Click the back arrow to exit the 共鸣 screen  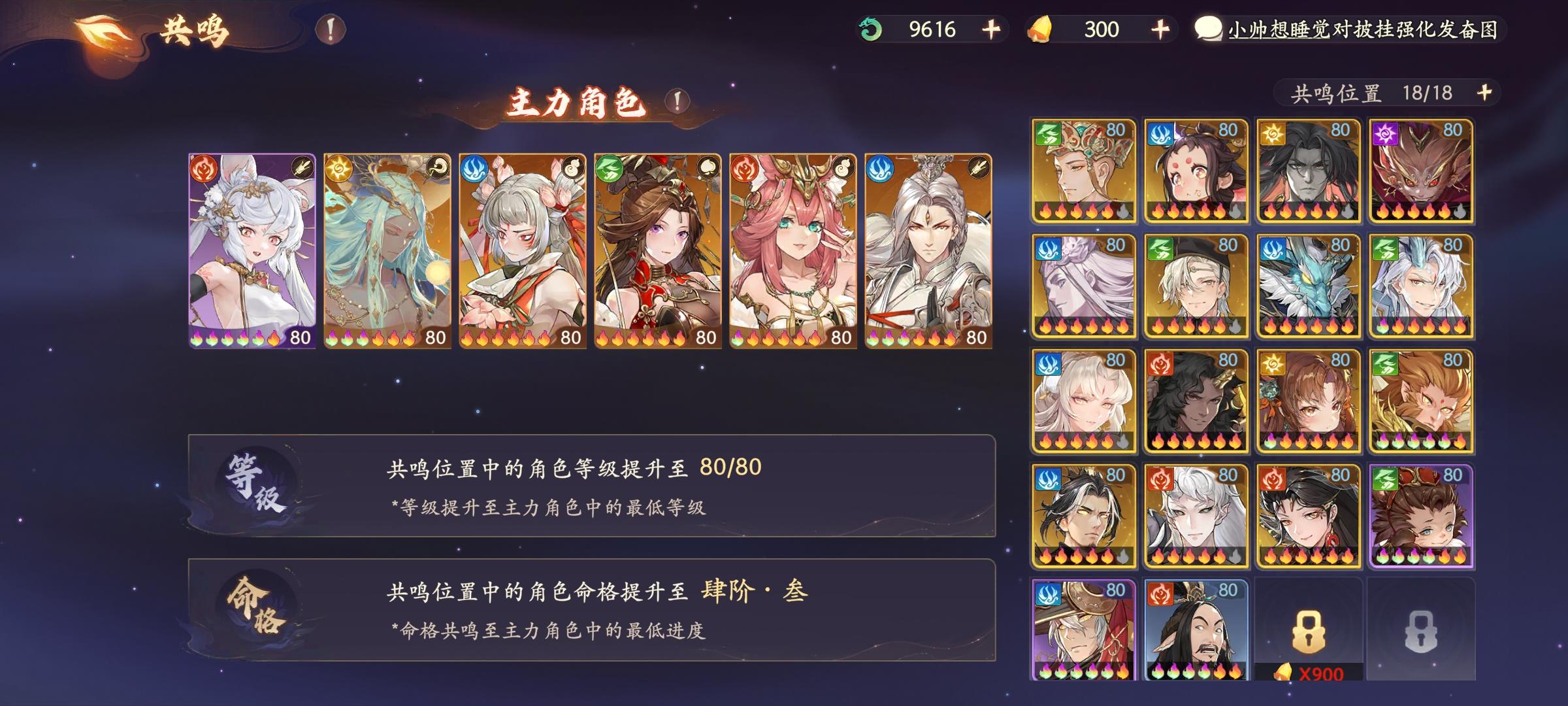click(x=101, y=29)
